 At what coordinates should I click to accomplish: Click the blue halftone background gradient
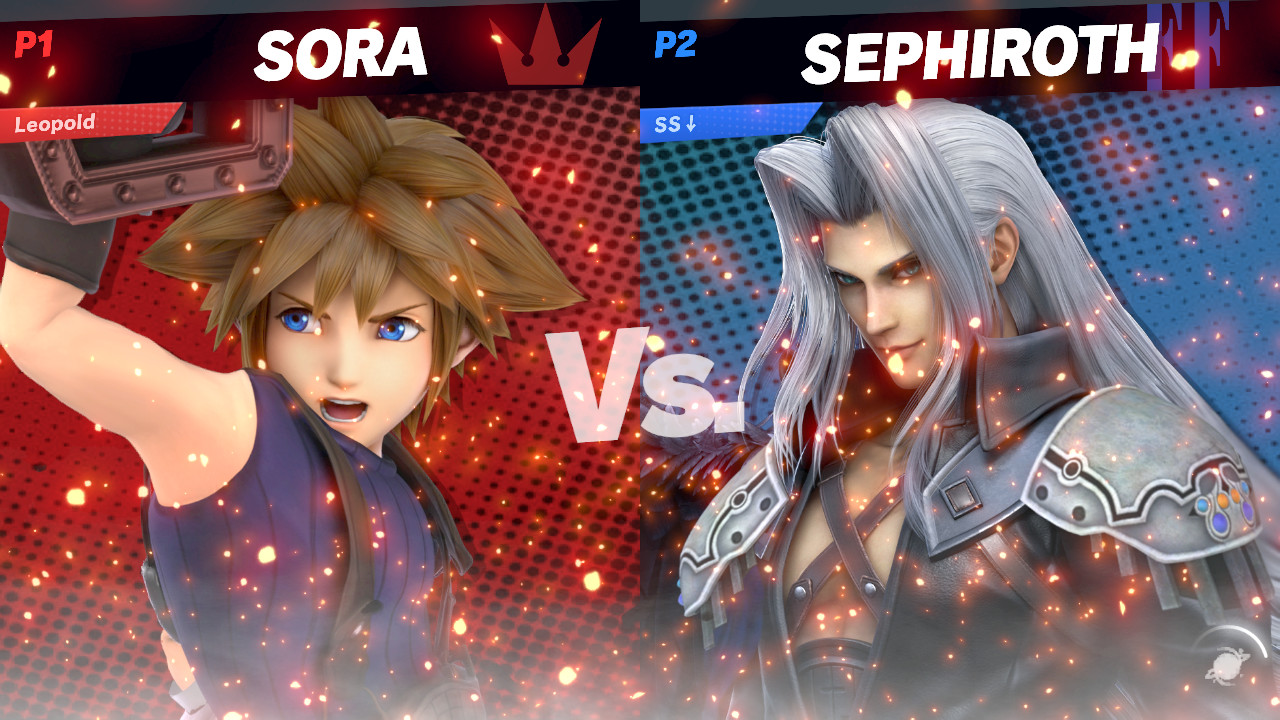coord(1200,300)
